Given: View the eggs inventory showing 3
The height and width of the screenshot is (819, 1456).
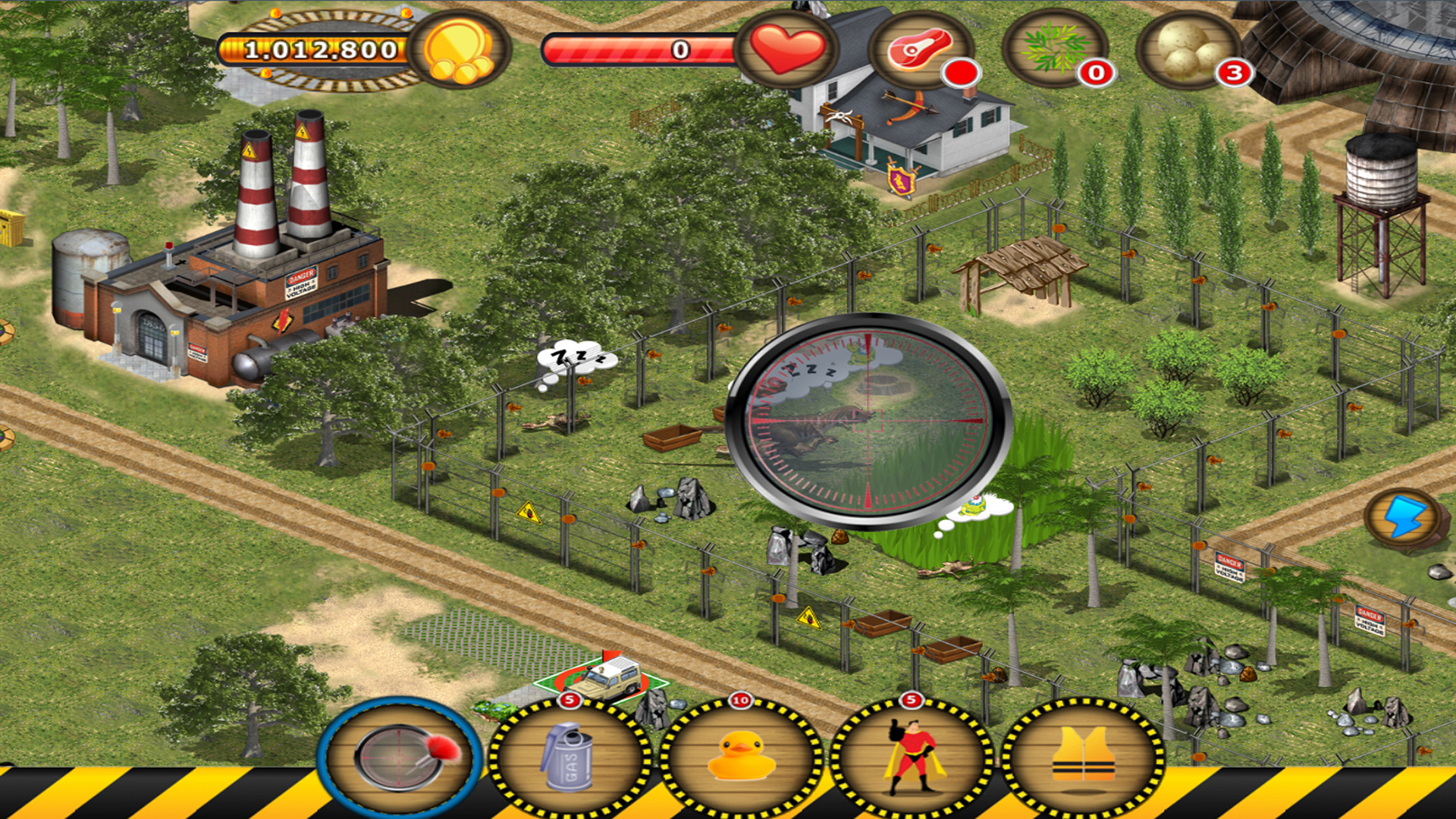Looking at the screenshot, I should 1187,52.
